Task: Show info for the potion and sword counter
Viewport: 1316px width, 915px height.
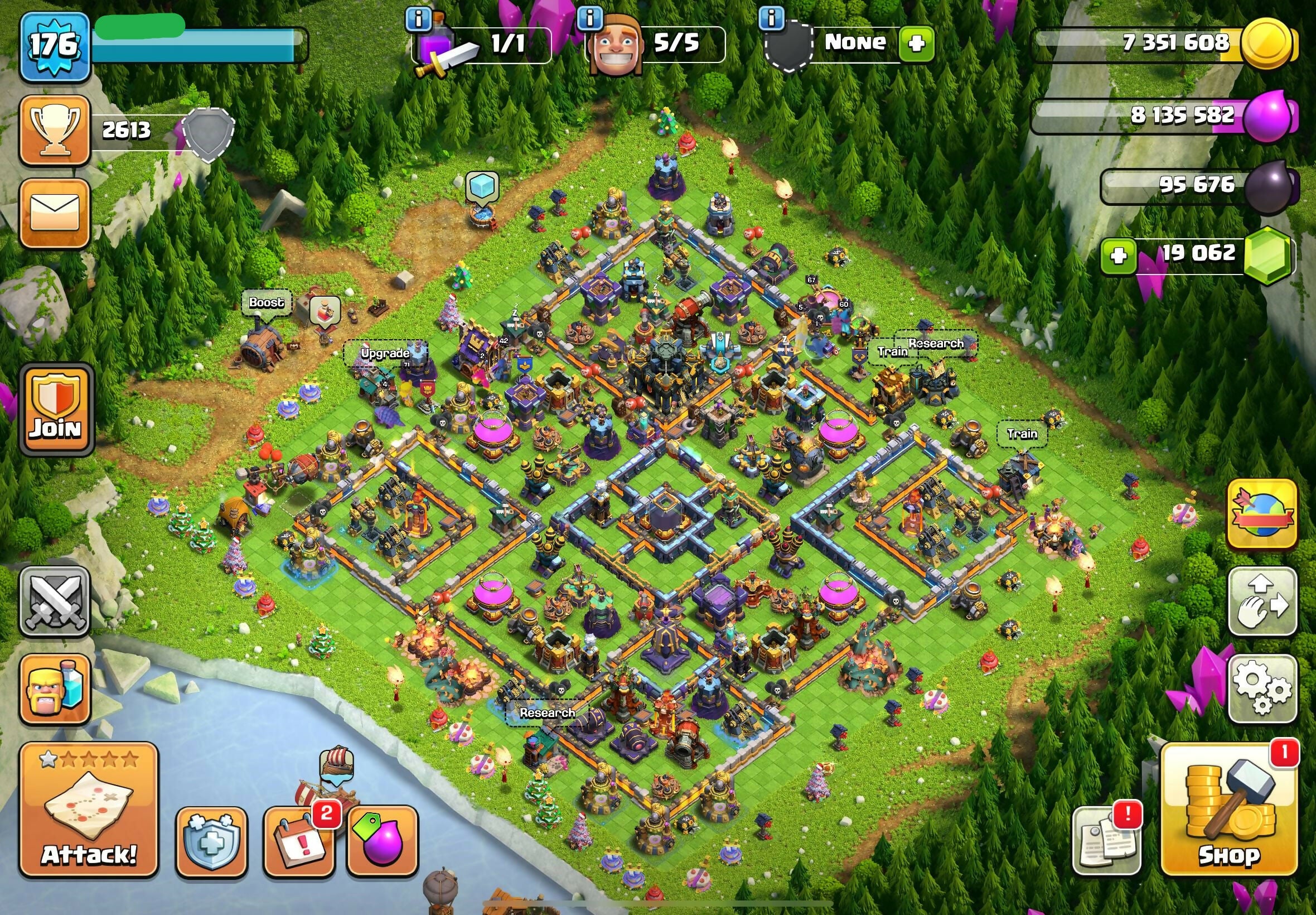Action: tap(418, 20)
